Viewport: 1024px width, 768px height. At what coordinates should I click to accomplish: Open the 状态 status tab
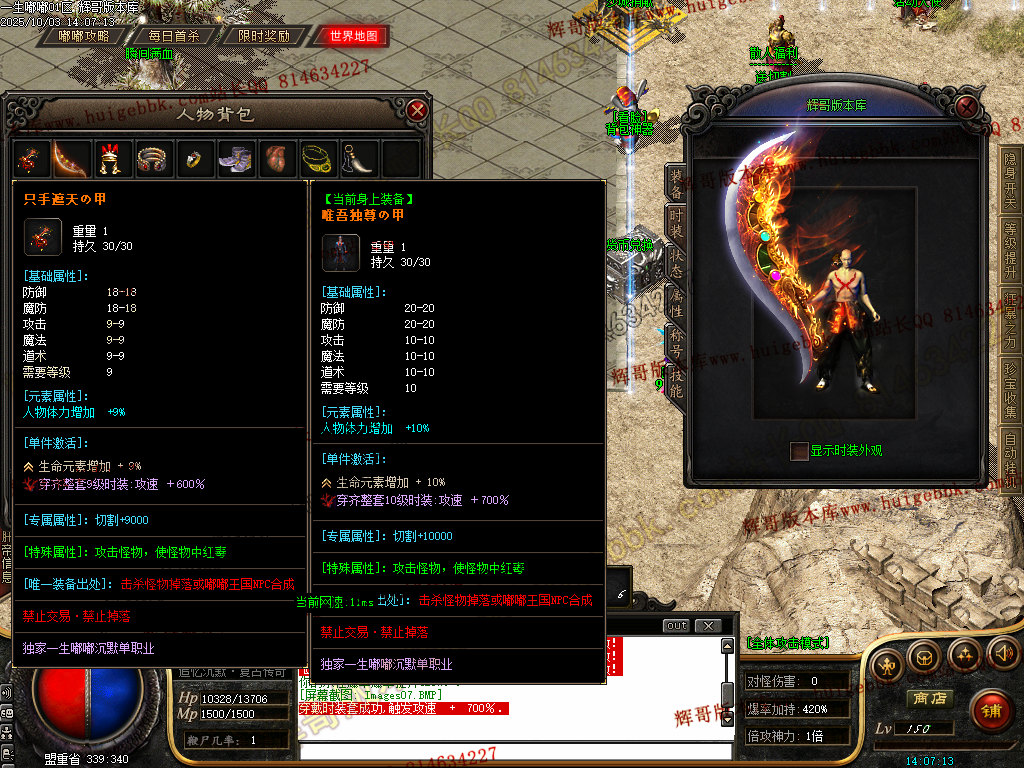pyautogui.click(x=677, y=264)
